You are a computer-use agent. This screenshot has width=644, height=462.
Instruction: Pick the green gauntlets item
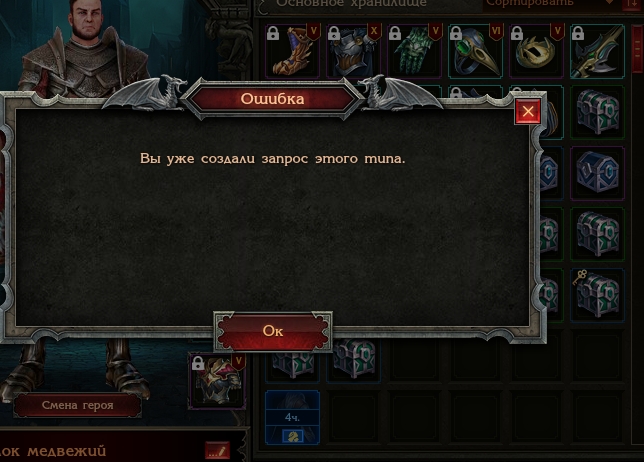[x=414, y=51]
